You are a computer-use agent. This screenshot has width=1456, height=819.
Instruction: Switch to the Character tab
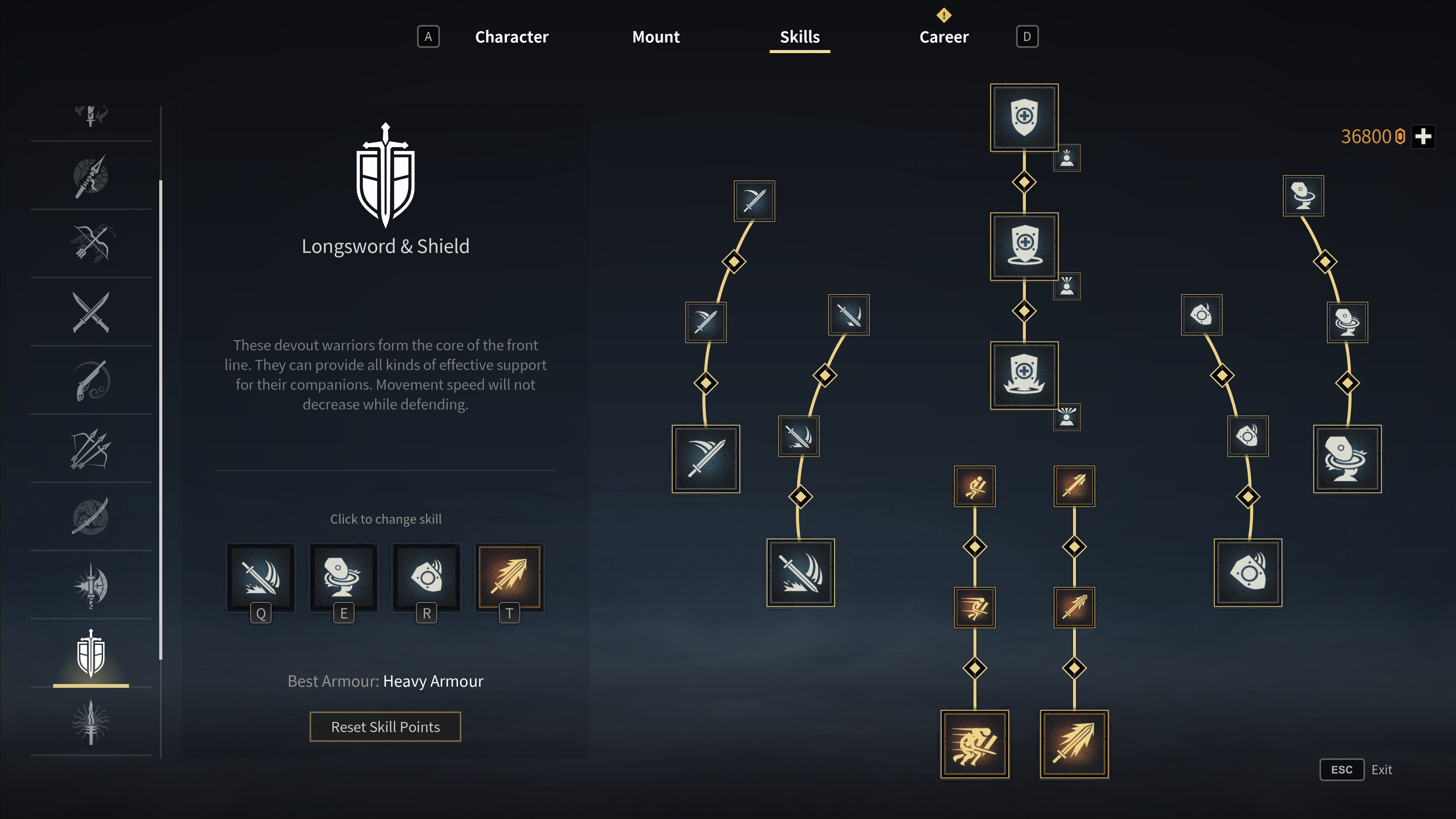click(x=511, y=37)
